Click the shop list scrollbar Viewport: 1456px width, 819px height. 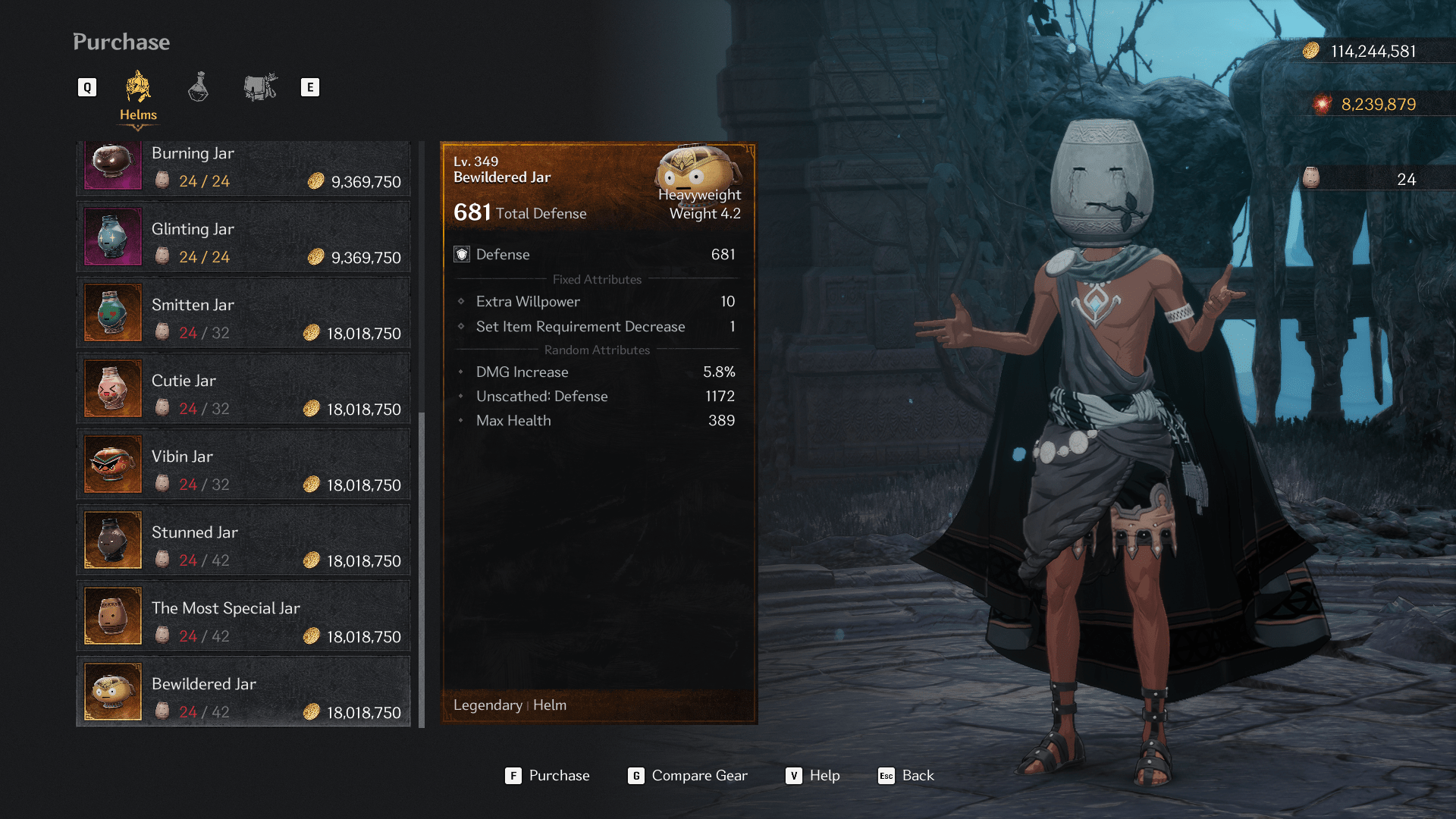(x=422, y=569)
